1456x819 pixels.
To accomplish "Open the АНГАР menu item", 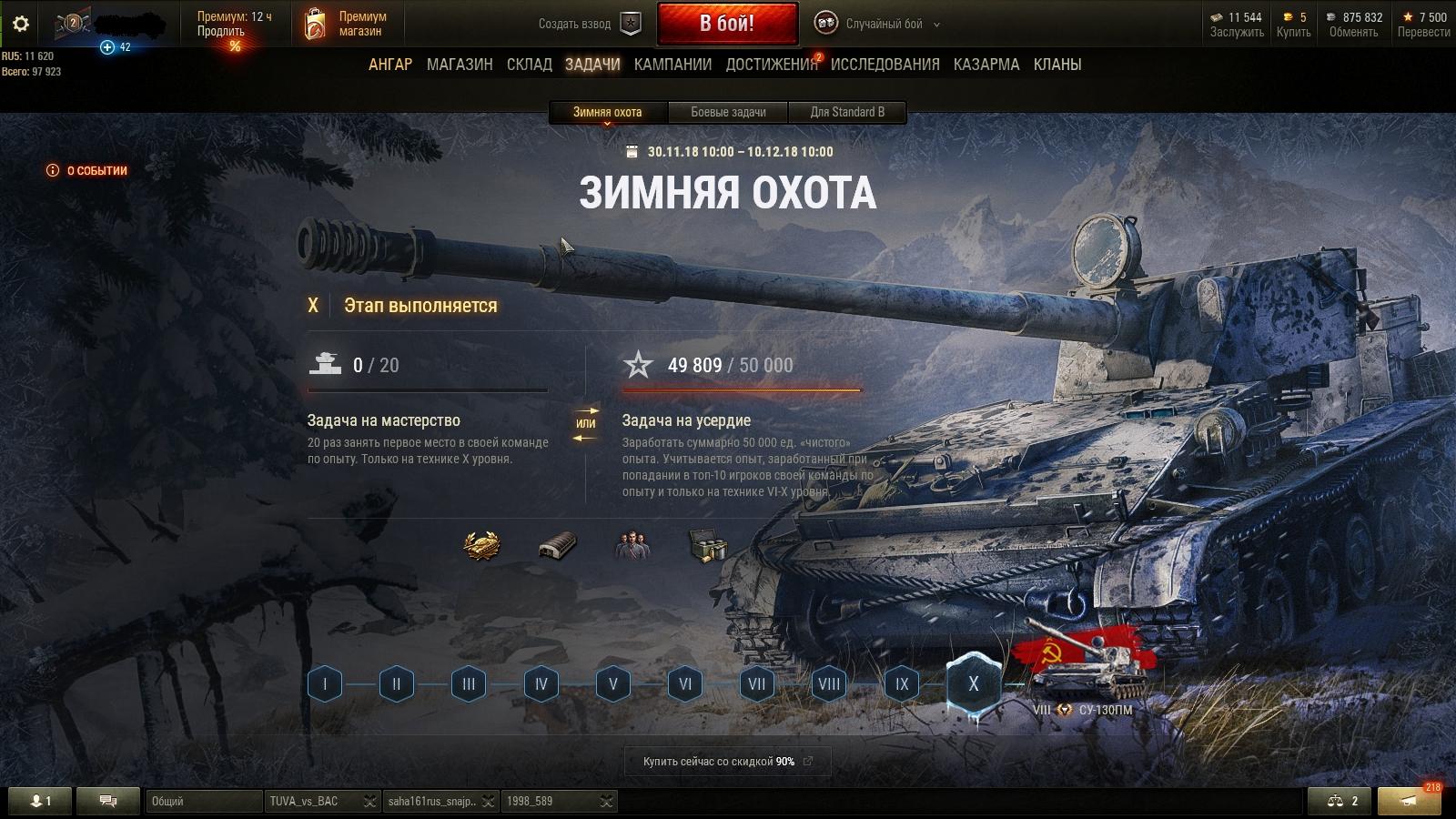I will point(391,65).
